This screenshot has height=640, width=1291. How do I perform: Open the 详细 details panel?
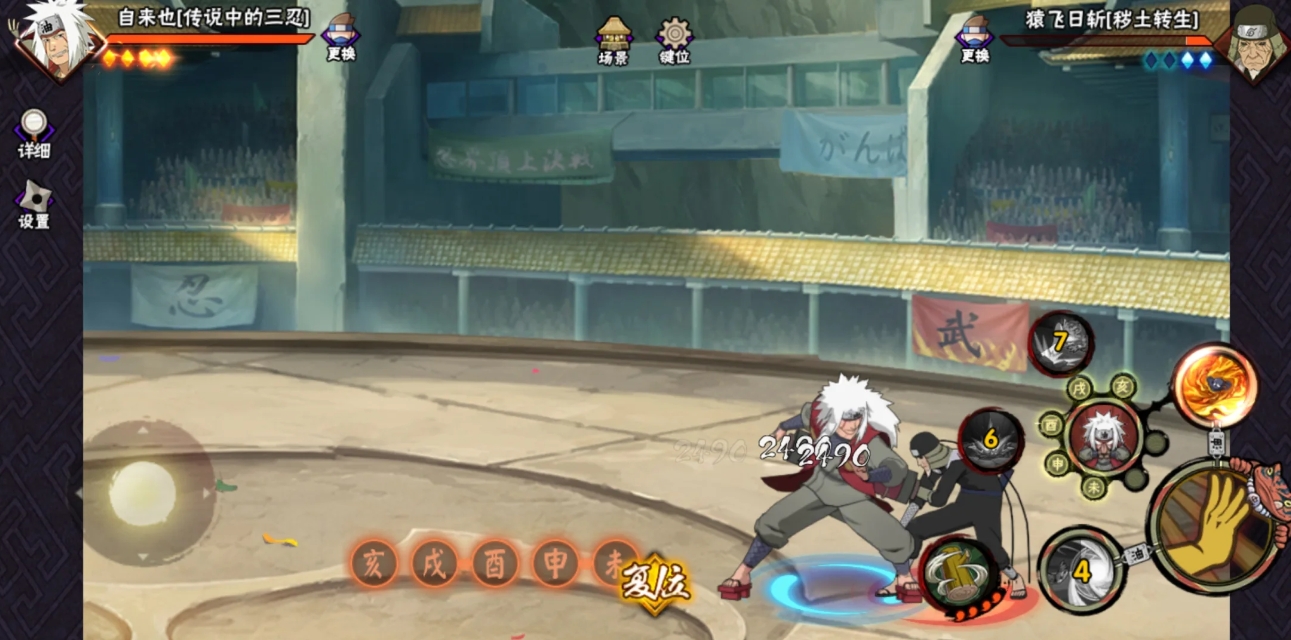click(34, 133)
